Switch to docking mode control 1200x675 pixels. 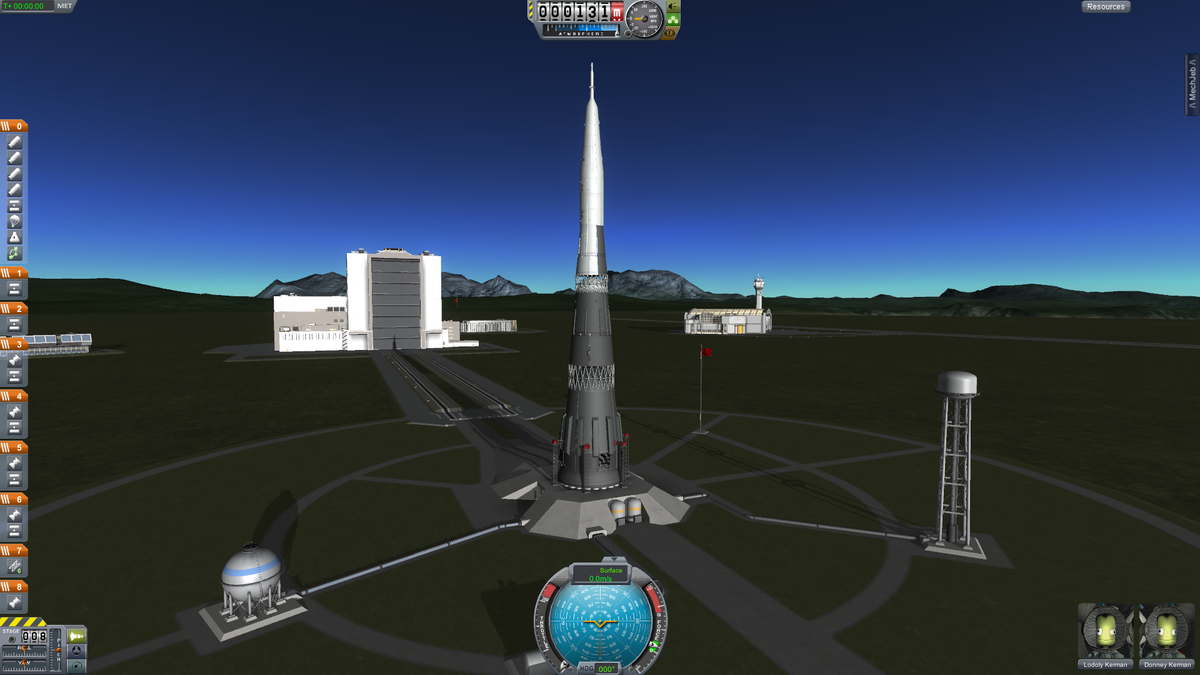[77, 651]
